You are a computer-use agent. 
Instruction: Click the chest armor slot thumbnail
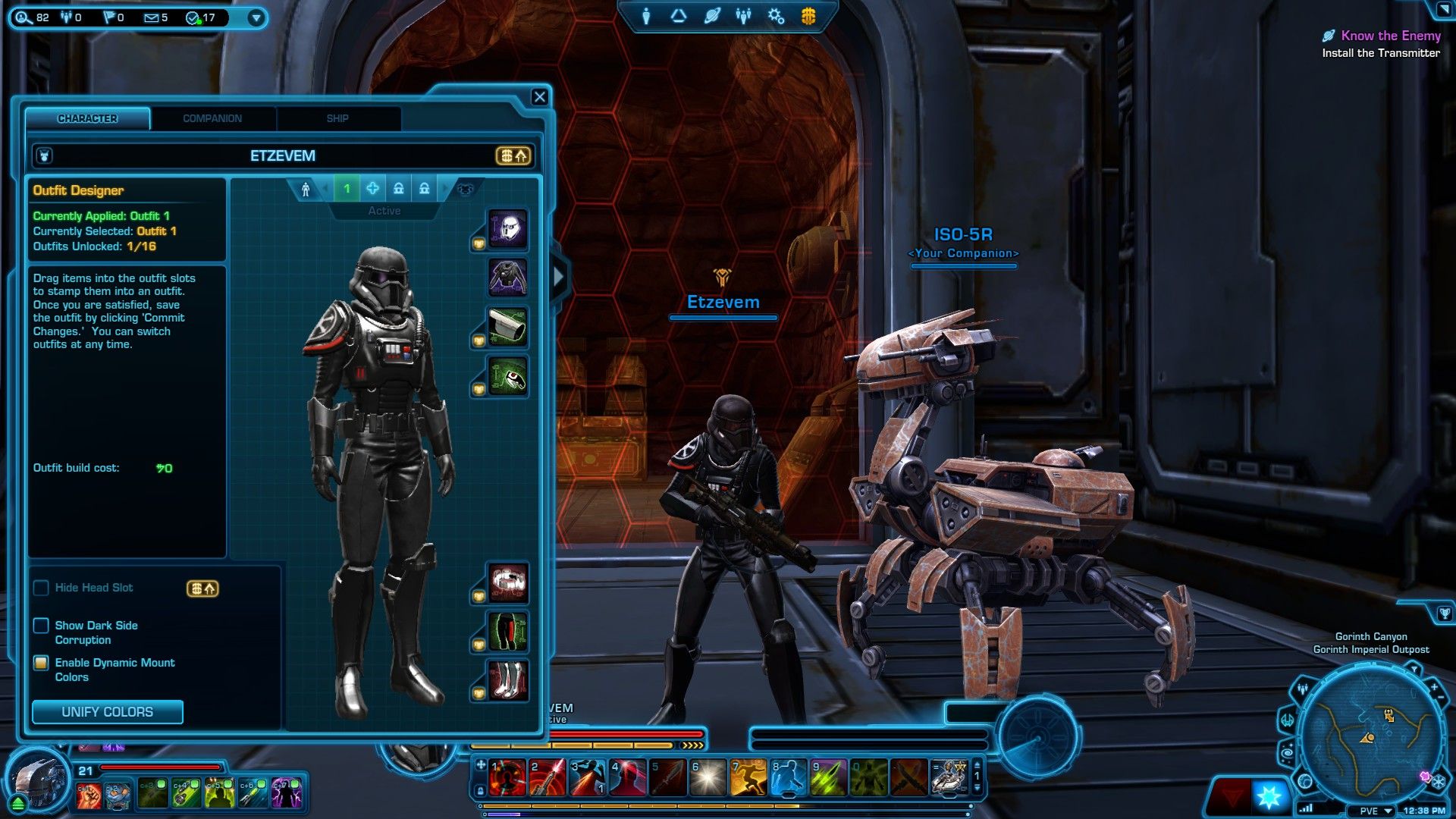pos(509,275)
